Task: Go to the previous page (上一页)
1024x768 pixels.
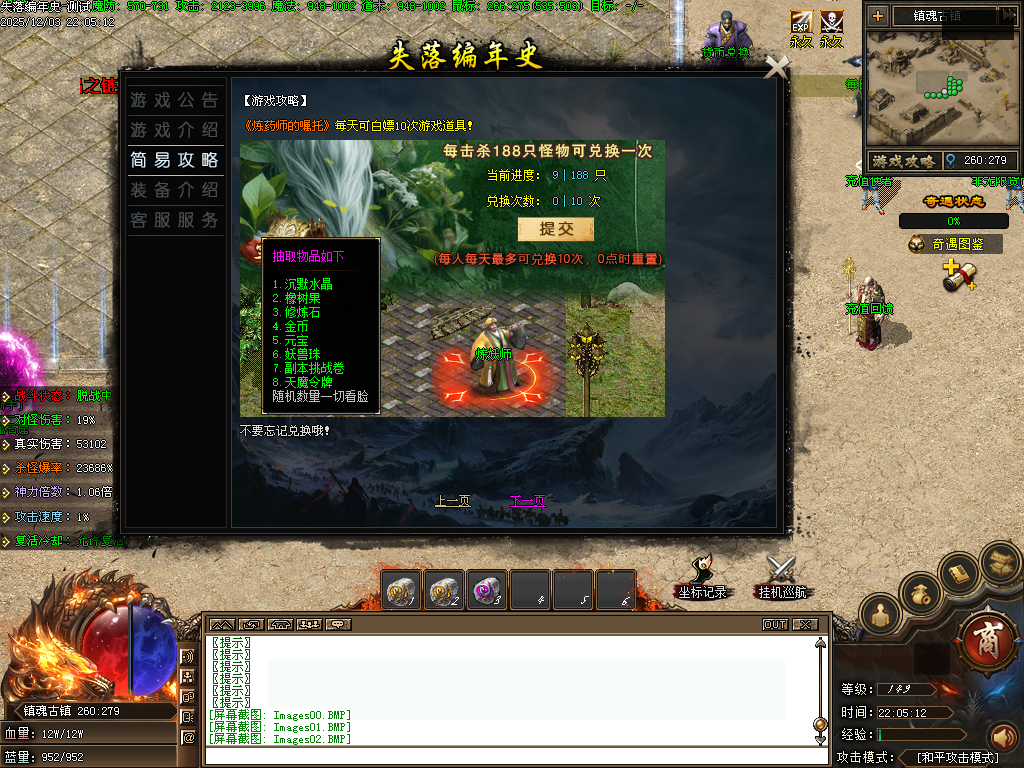Action: (x=453, y=501)
